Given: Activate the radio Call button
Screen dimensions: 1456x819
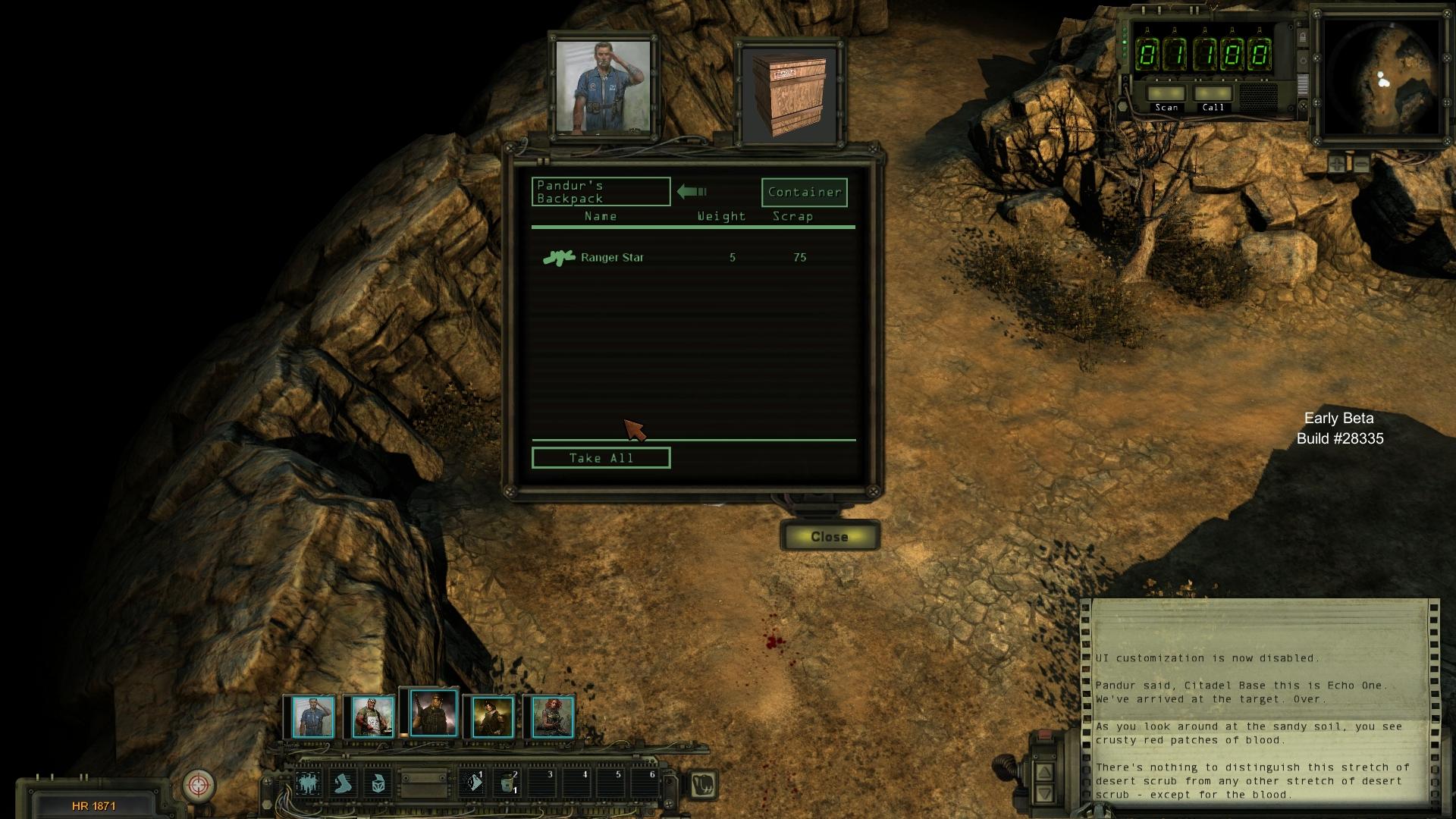Looking at the screenshot, I should pyautogui.click(x=1213, y=96).
